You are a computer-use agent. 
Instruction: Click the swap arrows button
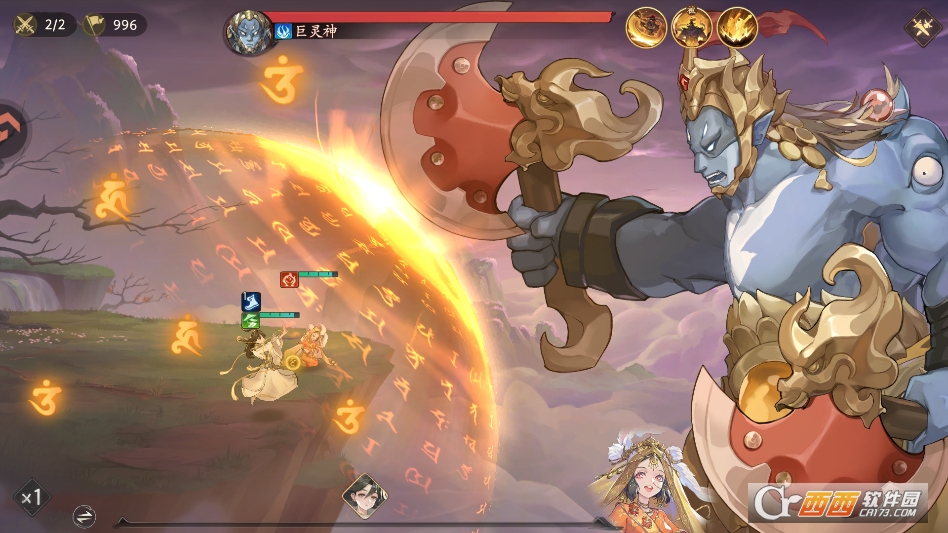pos(85,516)
